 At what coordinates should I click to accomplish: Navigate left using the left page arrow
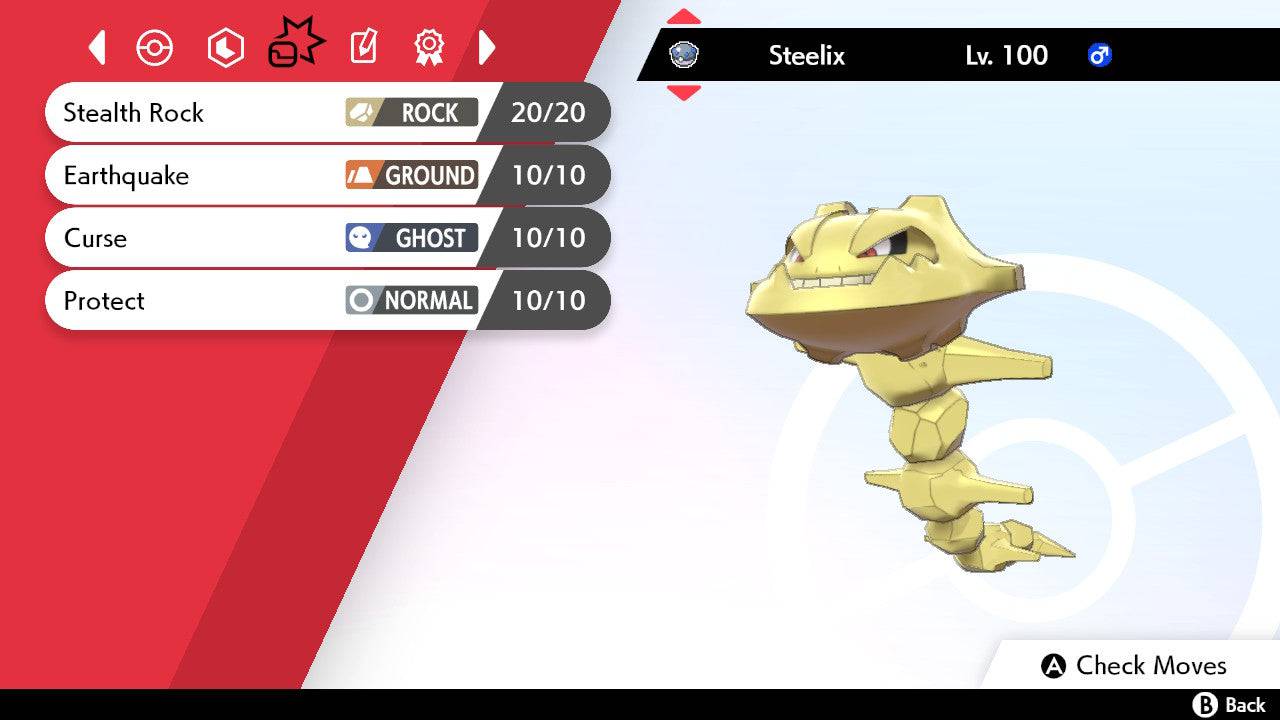[x=96, y=47]
